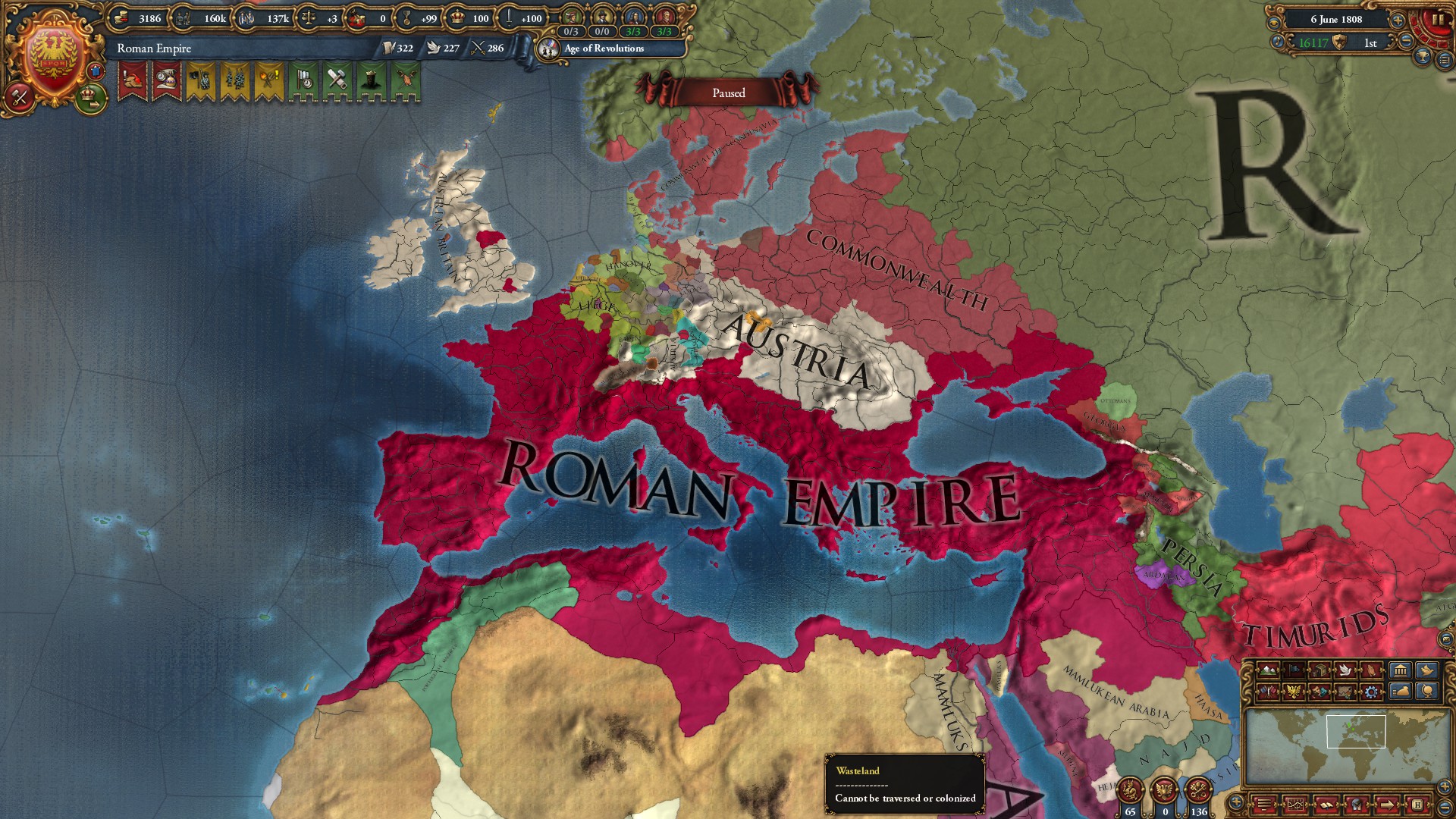Open game options via the gear icon

pyautogui.click(x=1371, y=692)
